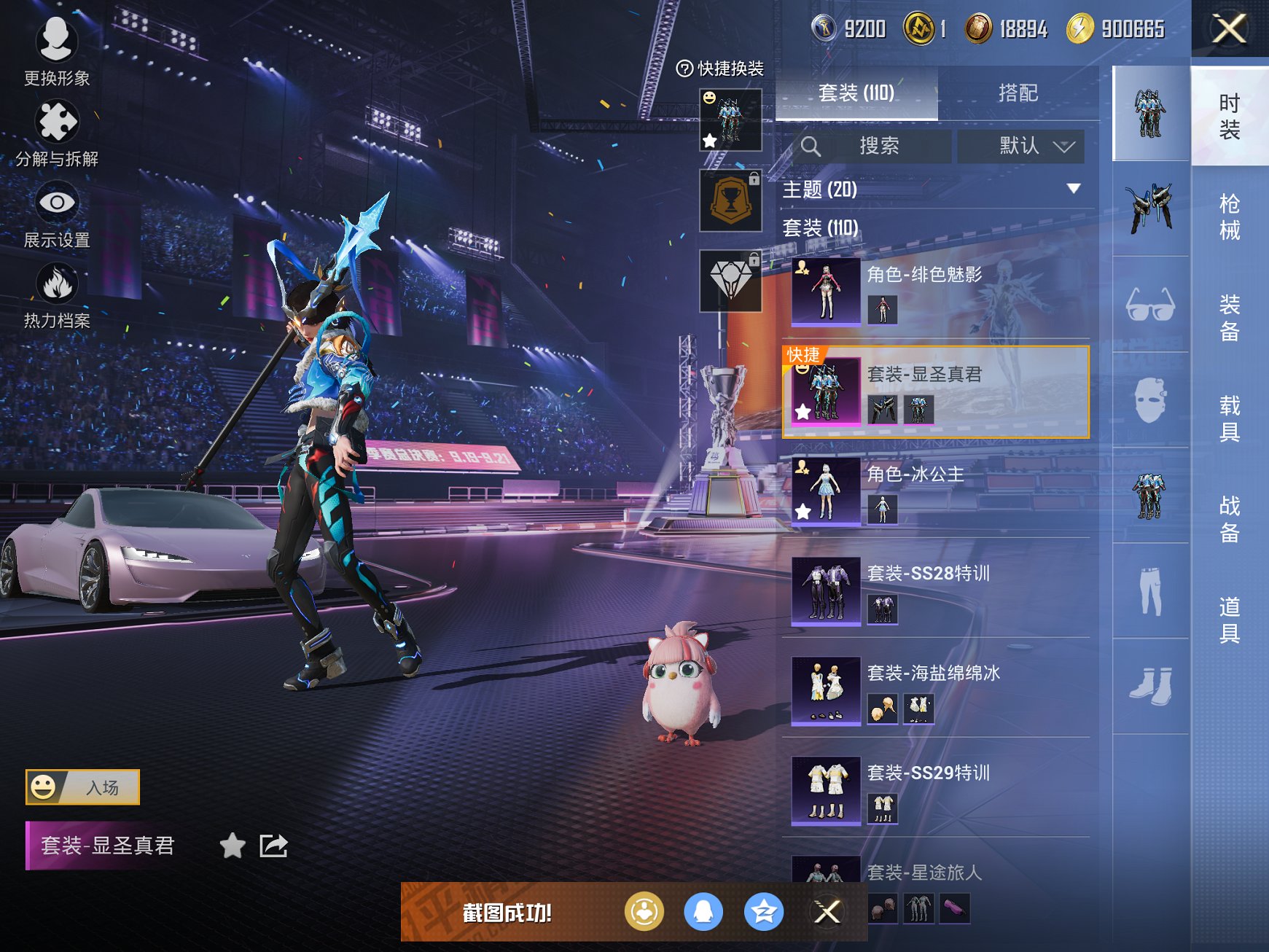
Task: Click the share icon beside 套装-显圣真君 name
Action: (x=273, y=848)
